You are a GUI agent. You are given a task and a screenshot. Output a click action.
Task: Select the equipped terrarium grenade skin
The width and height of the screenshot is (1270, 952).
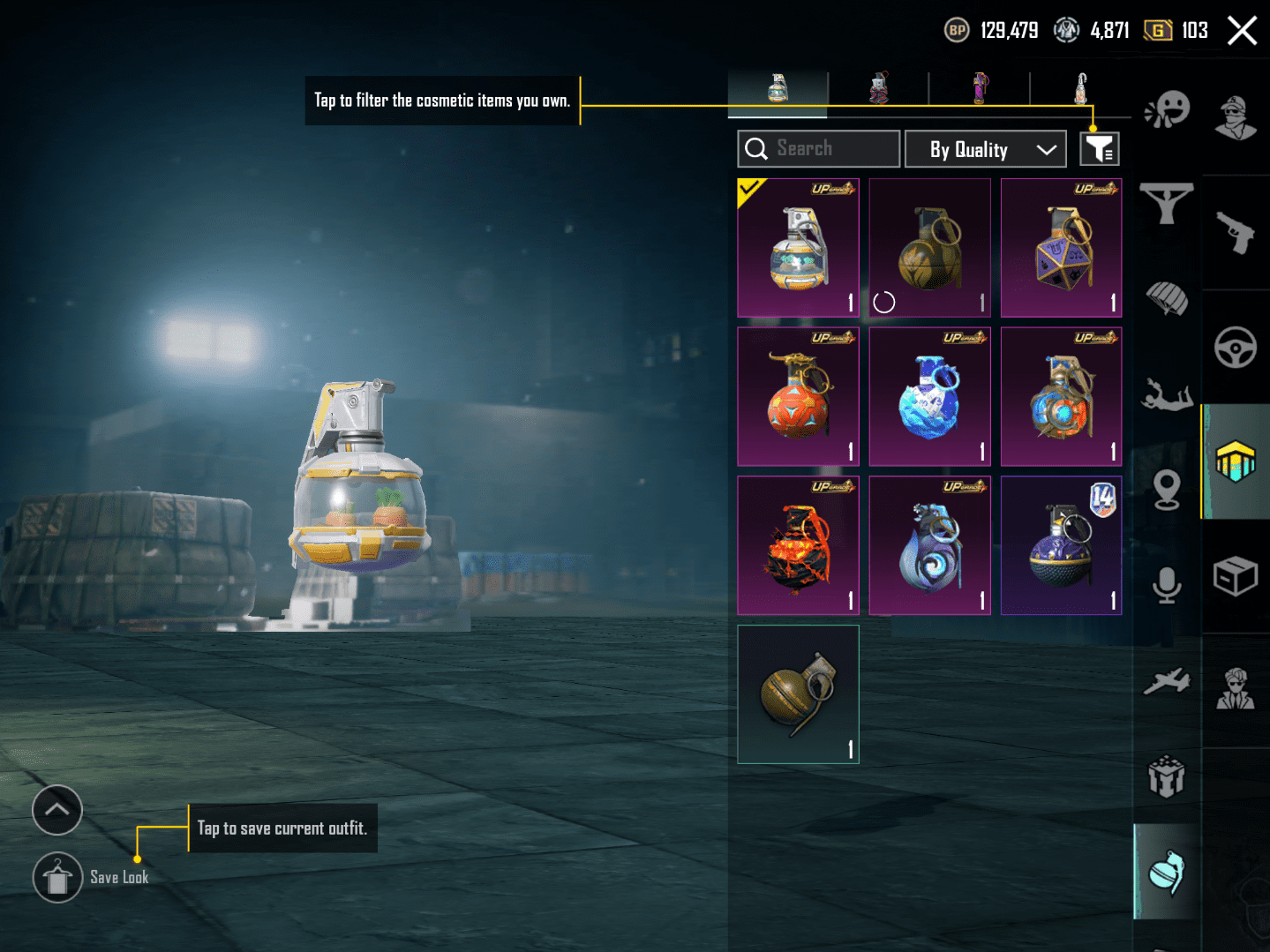[798, 248]
